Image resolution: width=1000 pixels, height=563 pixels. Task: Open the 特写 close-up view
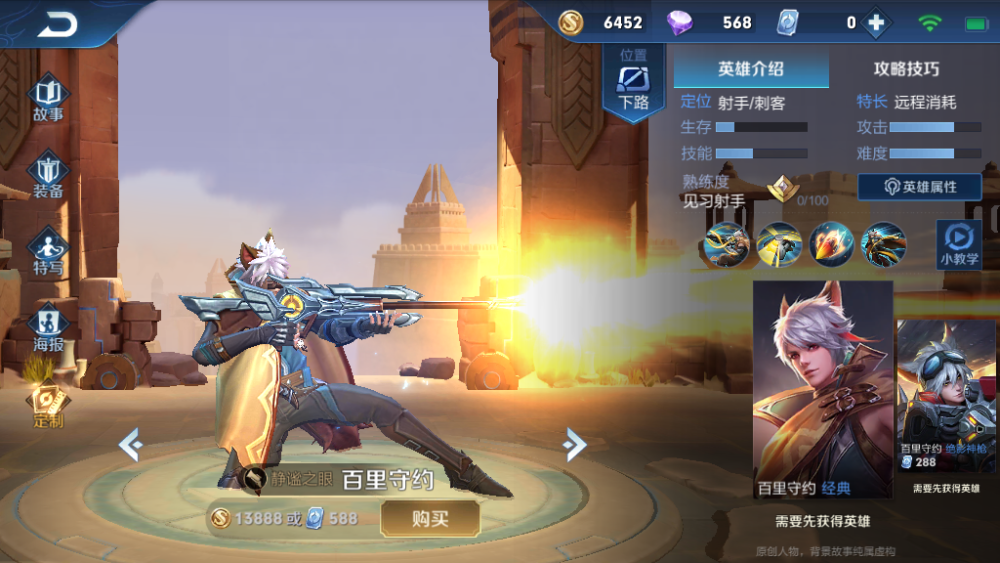[48, 251]
